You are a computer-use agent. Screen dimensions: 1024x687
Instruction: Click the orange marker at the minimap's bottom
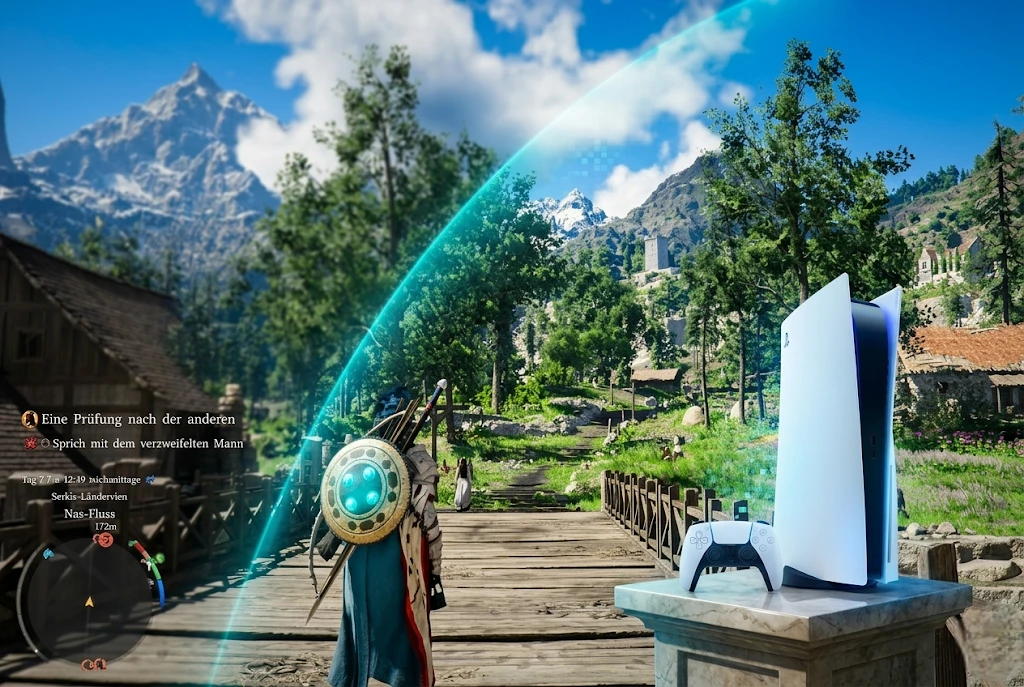95,664
